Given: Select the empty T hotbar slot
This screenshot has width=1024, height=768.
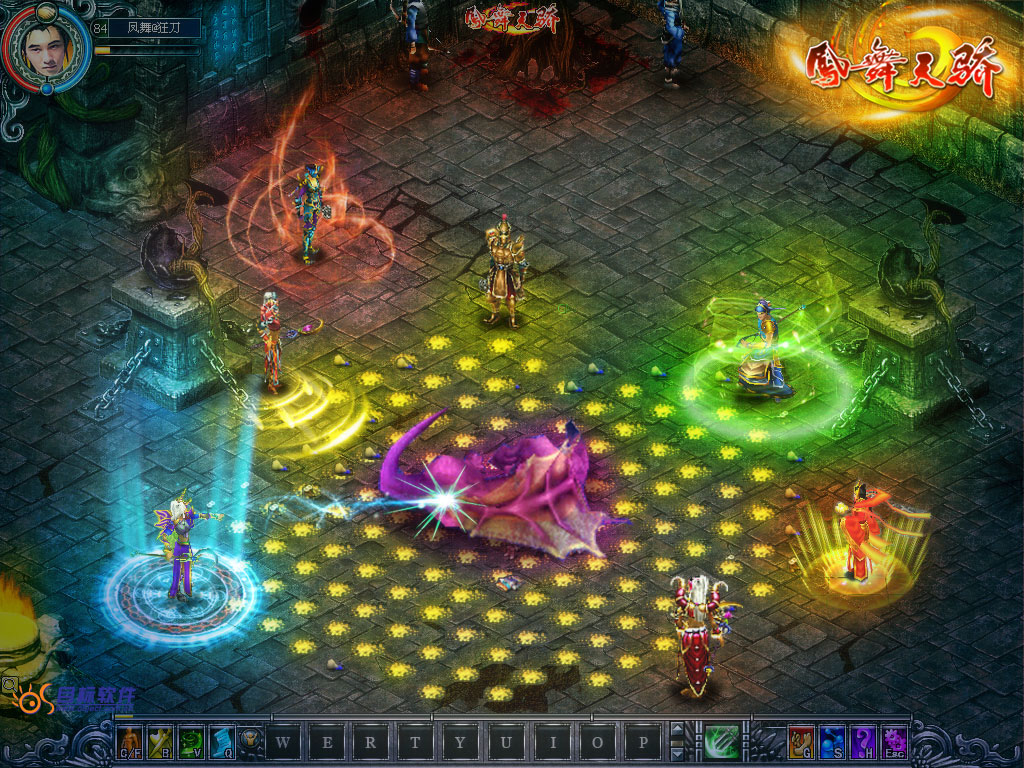Looking at the screenshot, I should coord(415,742).
